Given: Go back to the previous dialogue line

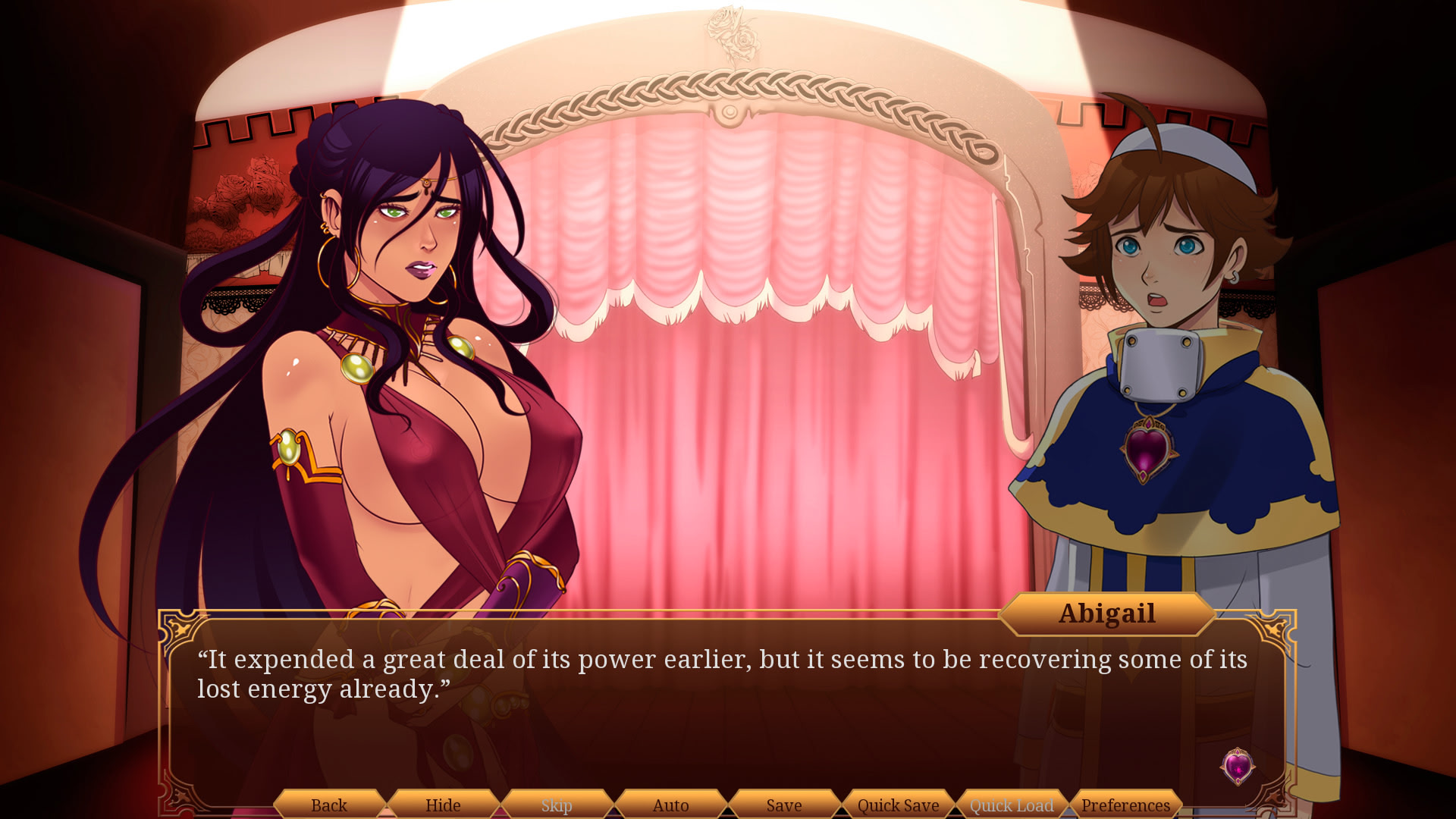Looking at the screenshot, I should click(x=329, y=805).
